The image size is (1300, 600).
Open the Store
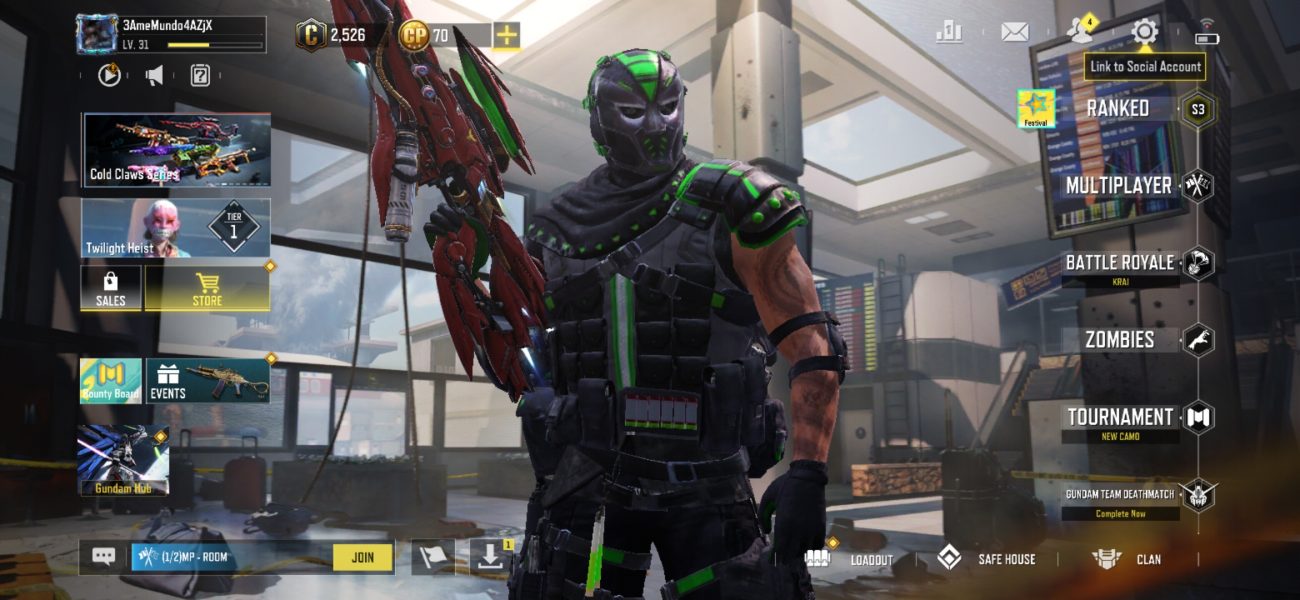coord(207,288)
